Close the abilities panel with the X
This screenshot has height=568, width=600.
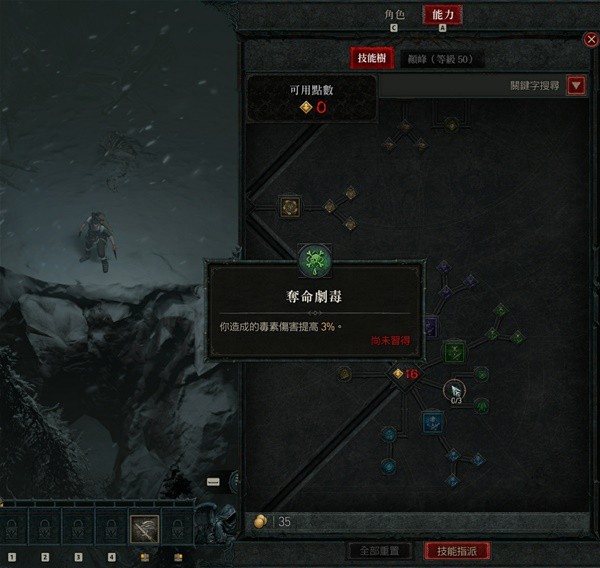coord(590,39)
